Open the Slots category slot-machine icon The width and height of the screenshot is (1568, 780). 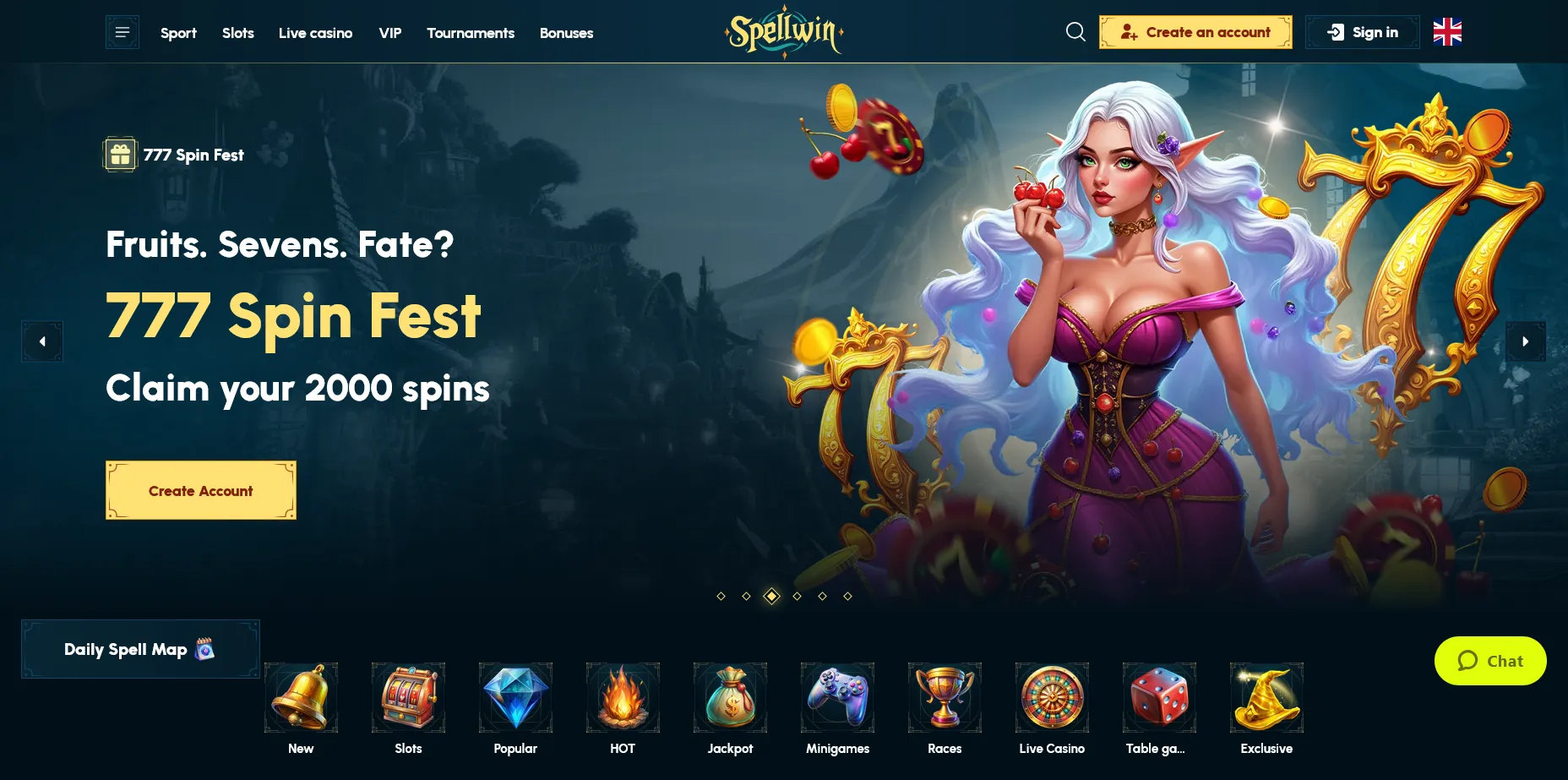click(408, 698)
